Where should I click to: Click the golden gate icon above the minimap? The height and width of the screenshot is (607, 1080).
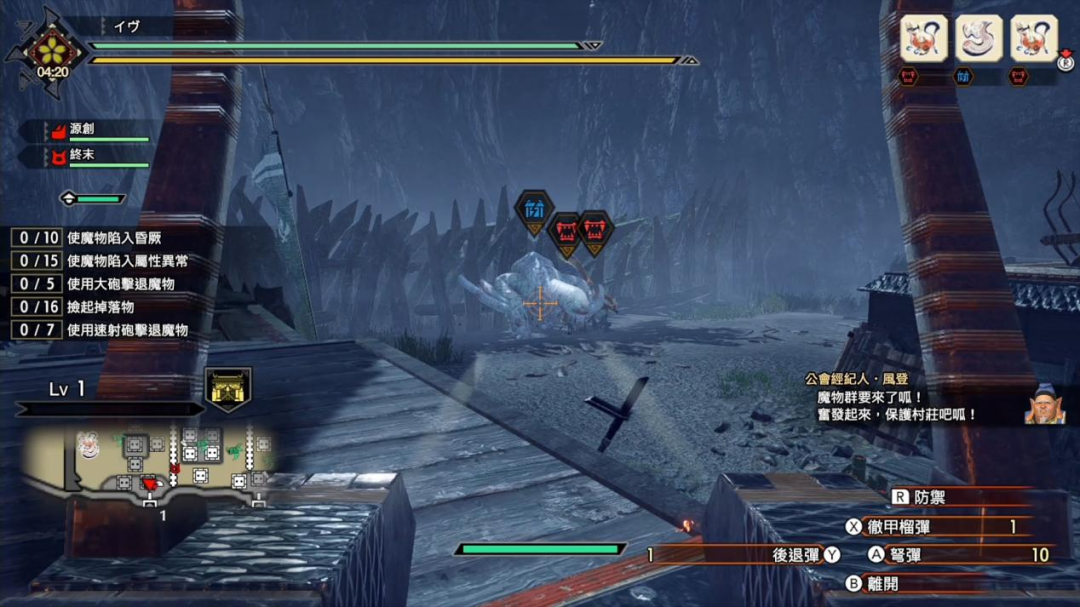[228, 388]
